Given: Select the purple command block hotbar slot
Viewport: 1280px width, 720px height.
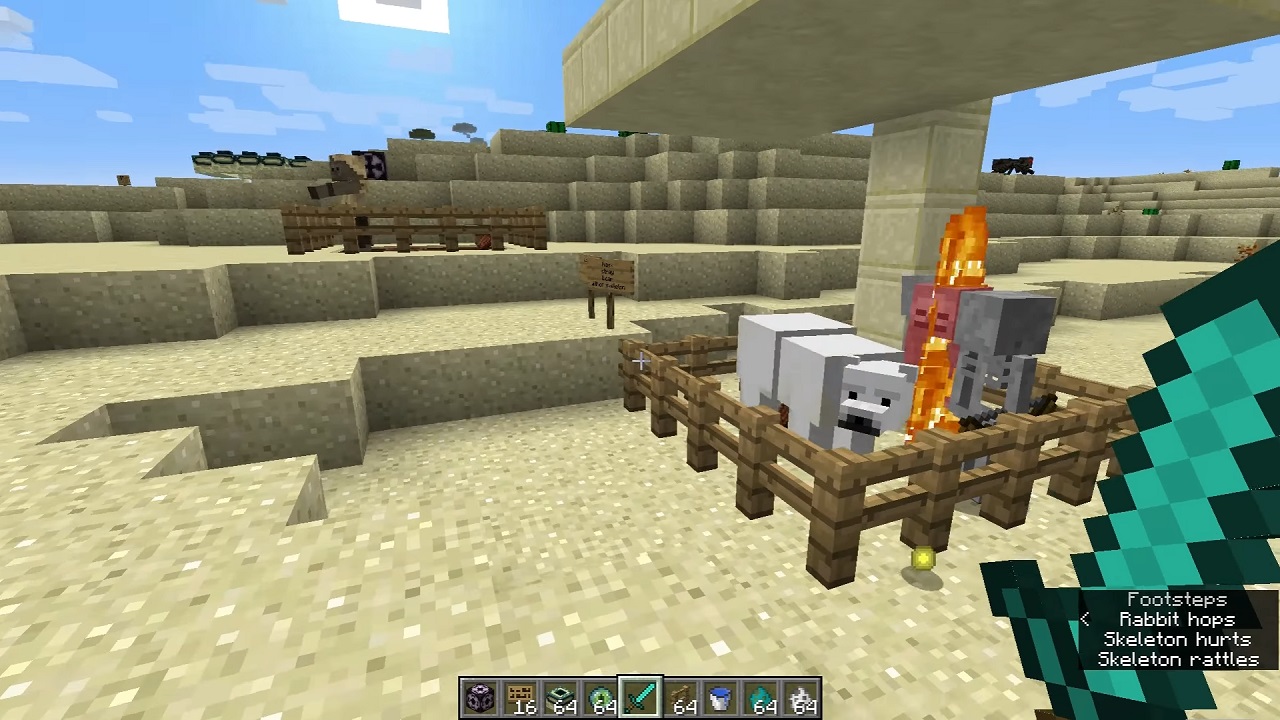Looking at the screenshot, I should pos(480,698).
